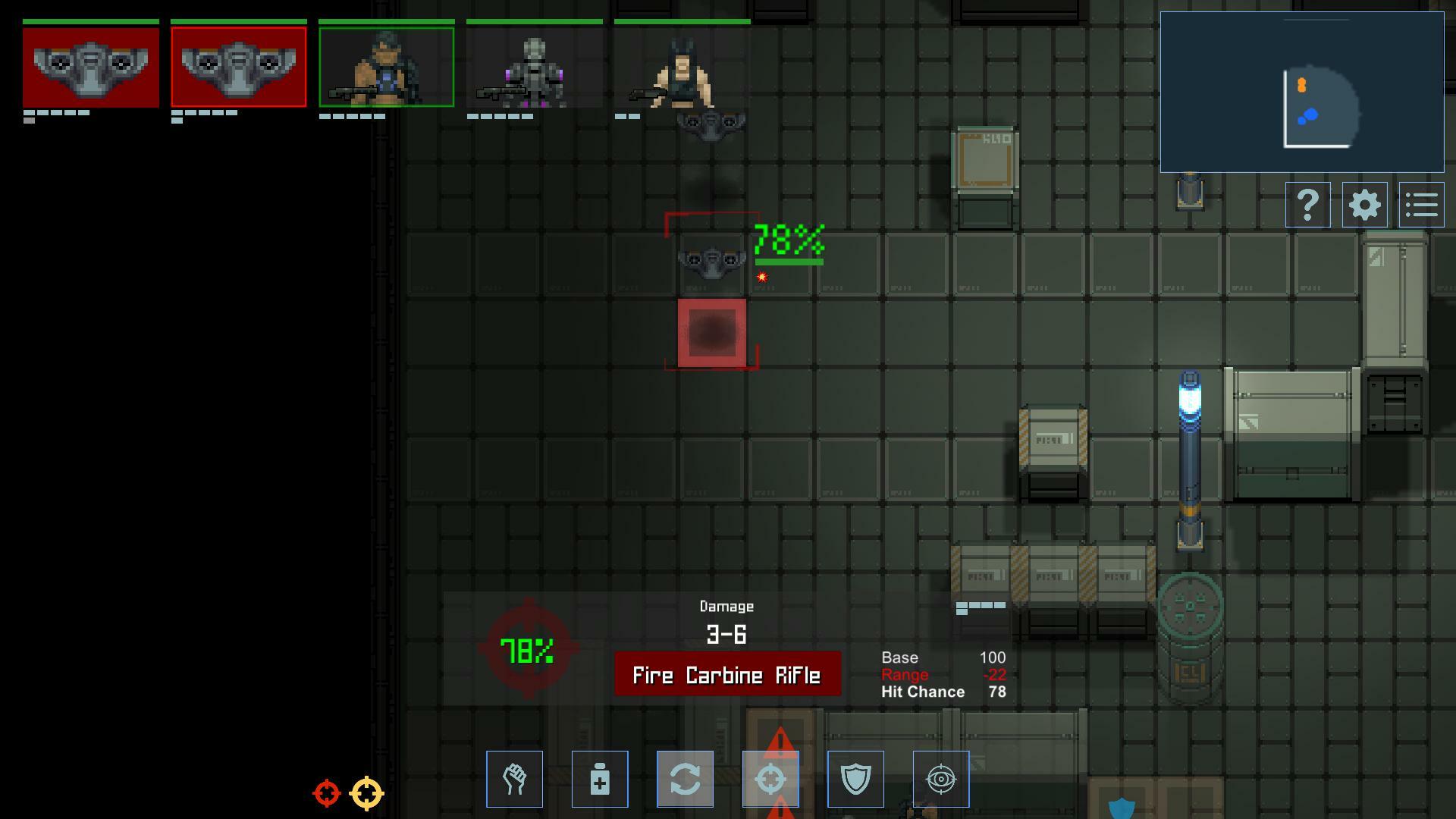Open the help question mark button
Screen dimensions: 1456x819
click(x=1307, y=205)
